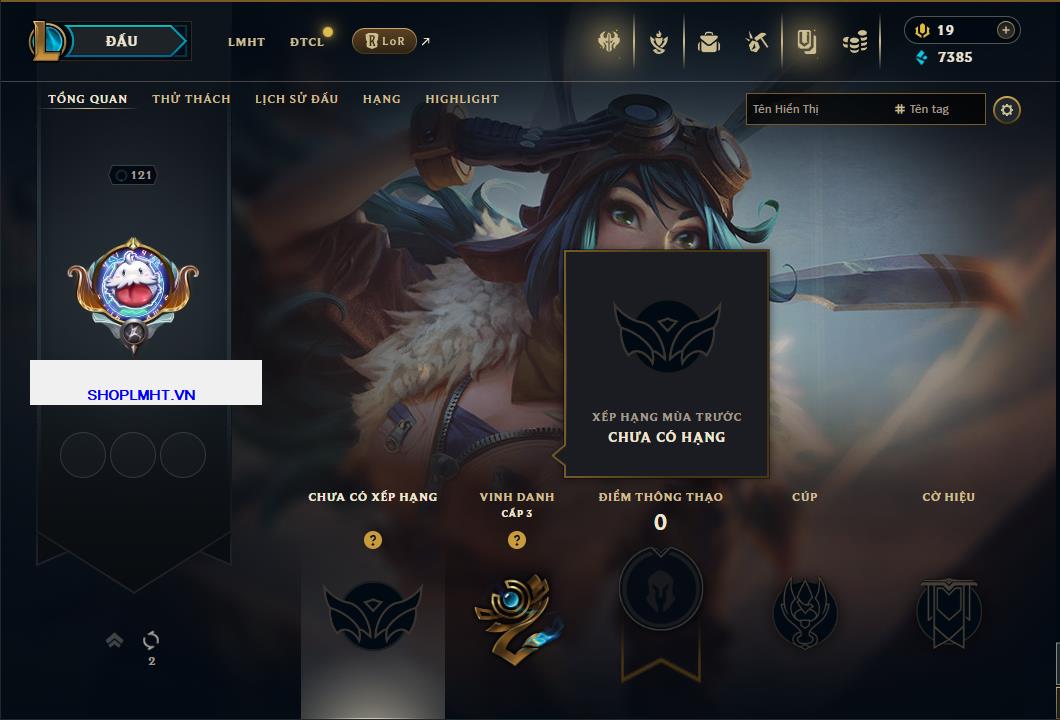Viewport: 1060px width, 720px height.
Task: View the Highlight tab
Action: pyautogui.click(x=462, y=99)
